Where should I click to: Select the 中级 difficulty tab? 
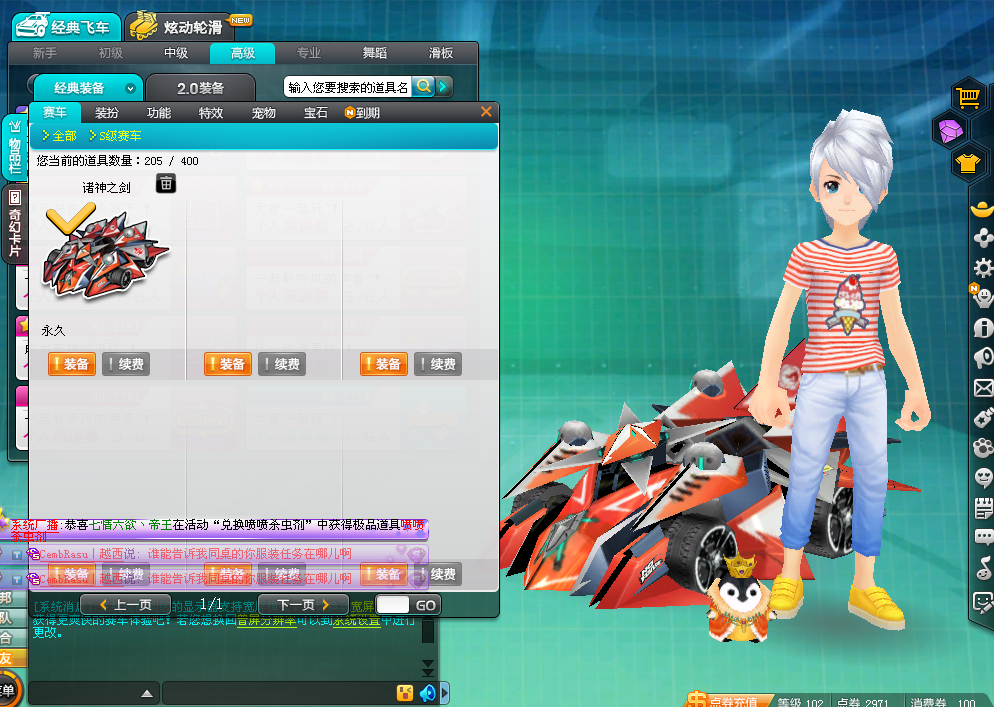pos(176,53)
